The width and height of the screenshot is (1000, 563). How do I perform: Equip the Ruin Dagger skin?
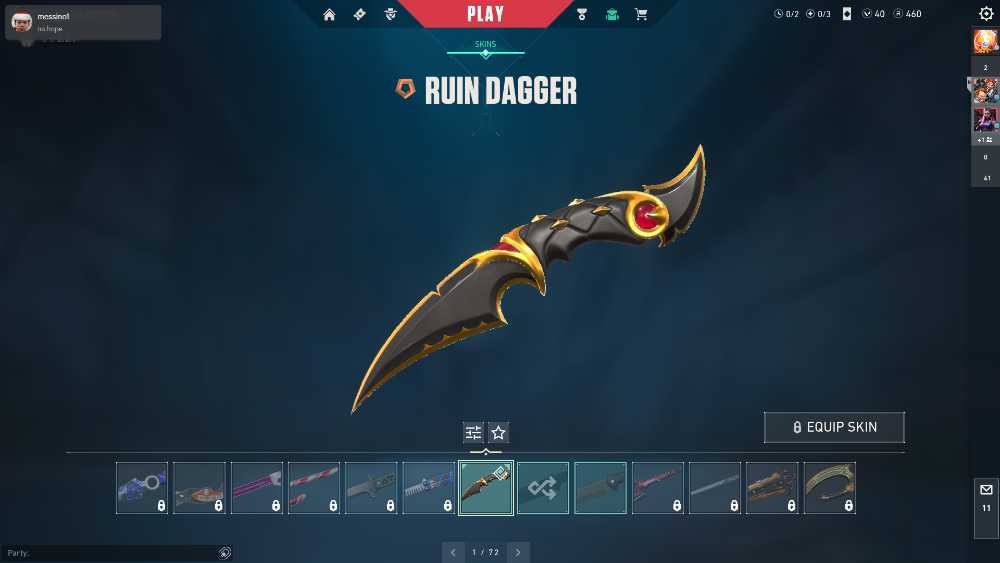tap(834, 427)
